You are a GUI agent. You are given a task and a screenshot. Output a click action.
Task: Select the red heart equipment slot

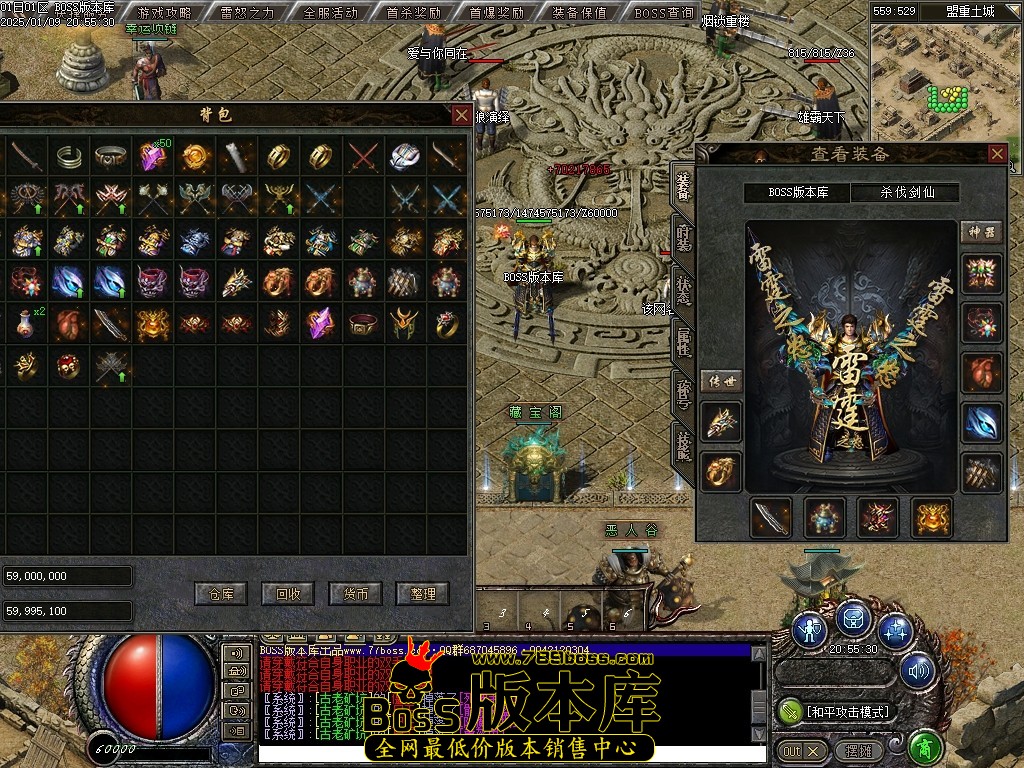981,372
